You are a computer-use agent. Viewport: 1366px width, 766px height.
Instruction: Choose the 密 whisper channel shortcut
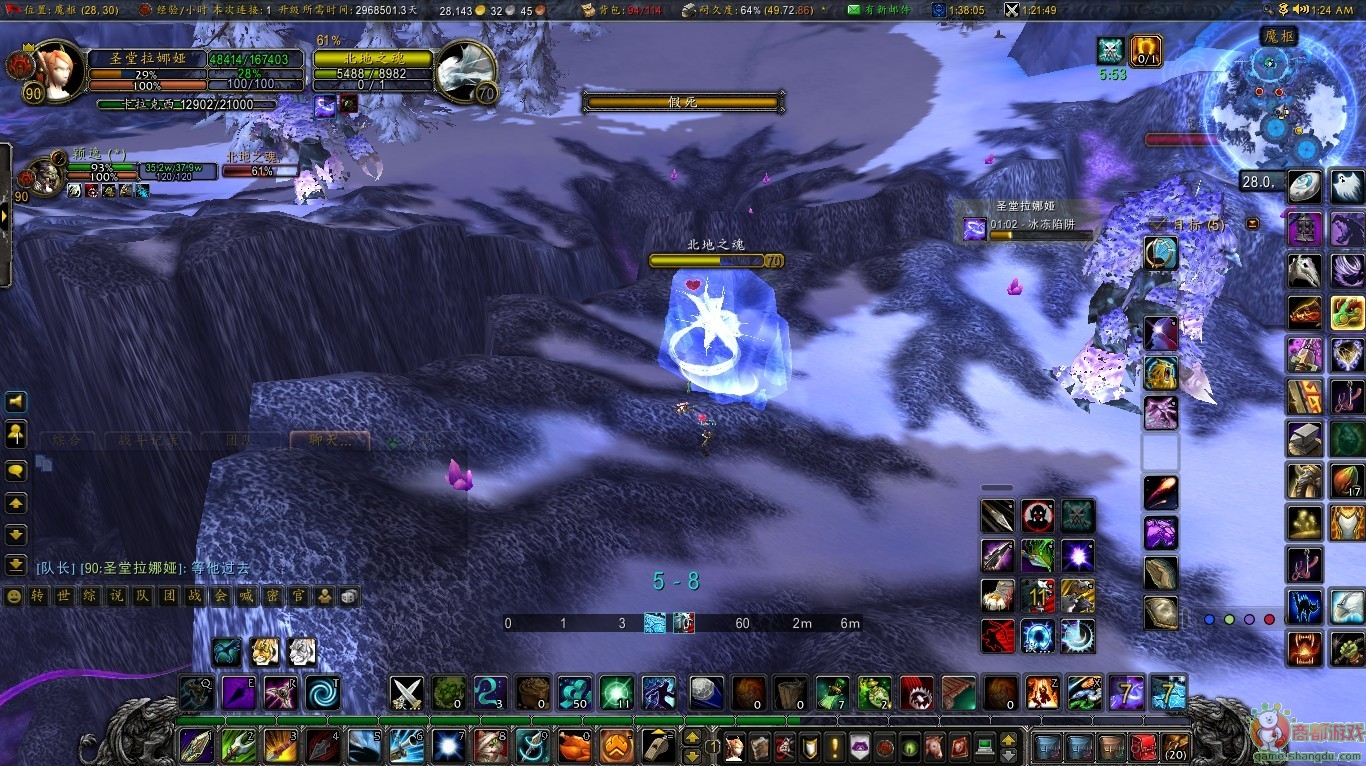pyautogui.click(x=273, y=596)
